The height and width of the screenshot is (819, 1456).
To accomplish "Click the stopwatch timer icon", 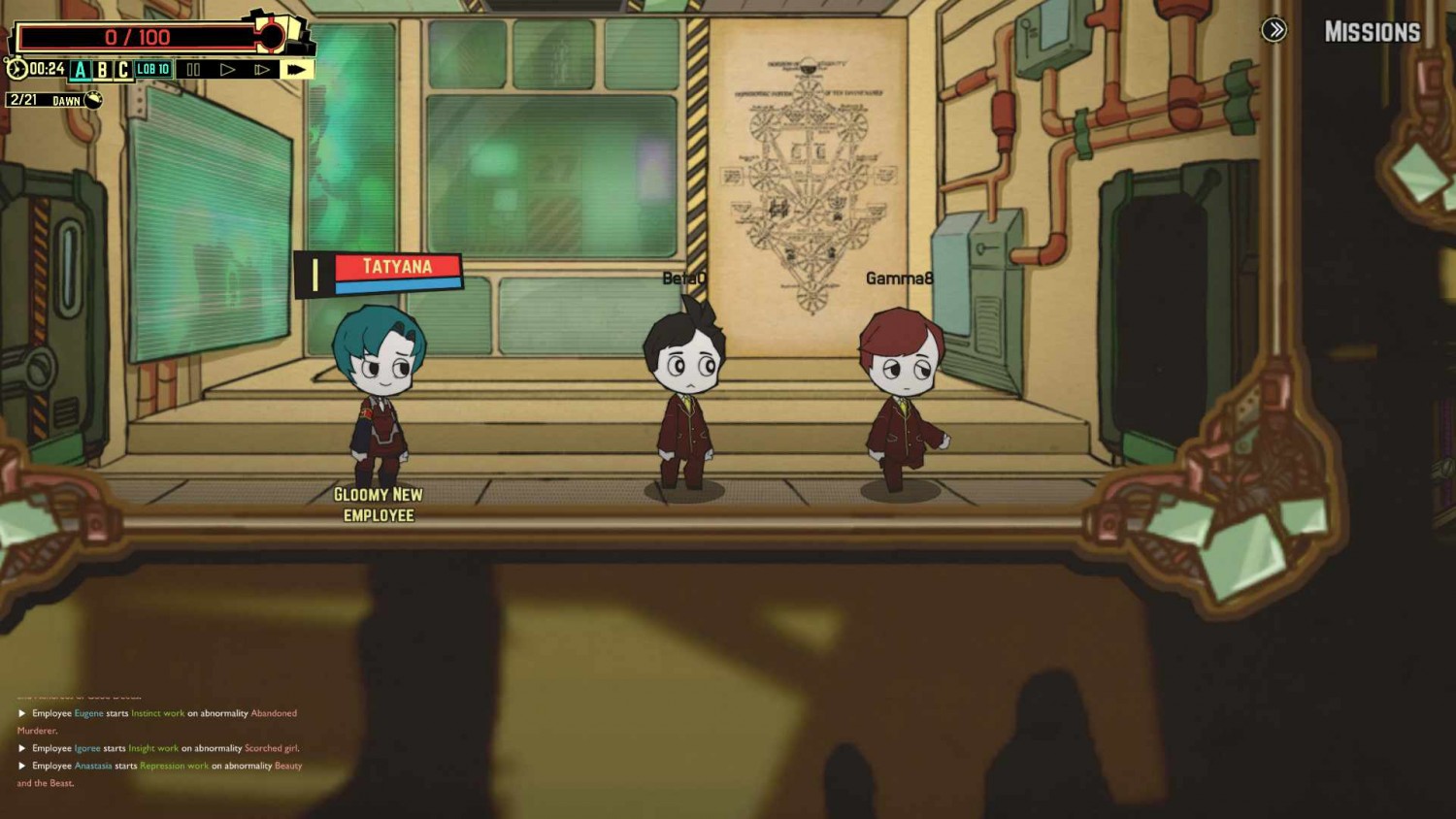I will coord(15,69).
